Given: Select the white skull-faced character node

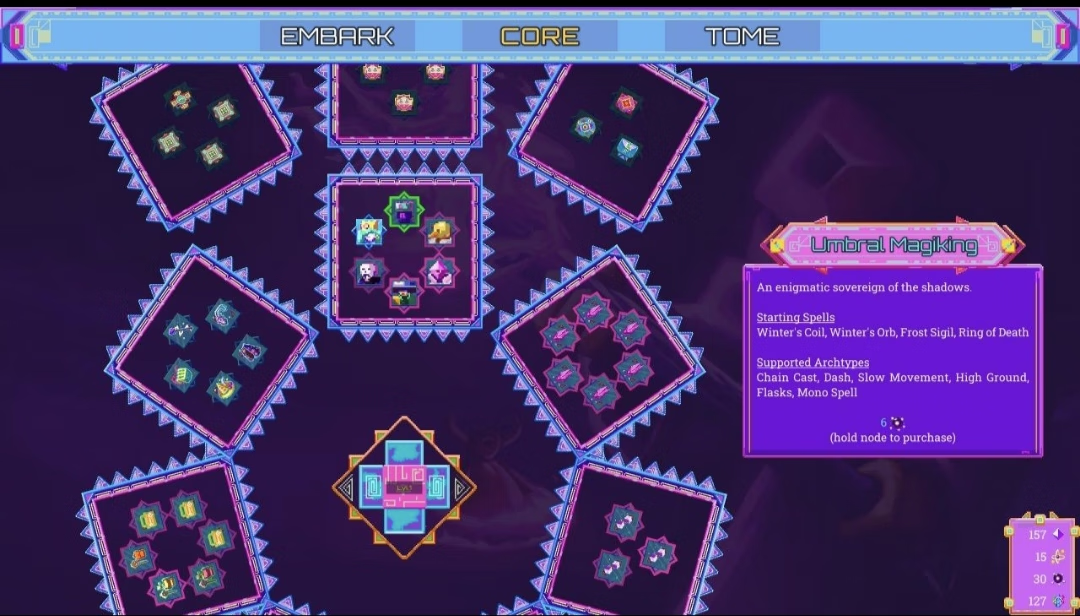Looking at the screenshot, I should coord(369,272).
